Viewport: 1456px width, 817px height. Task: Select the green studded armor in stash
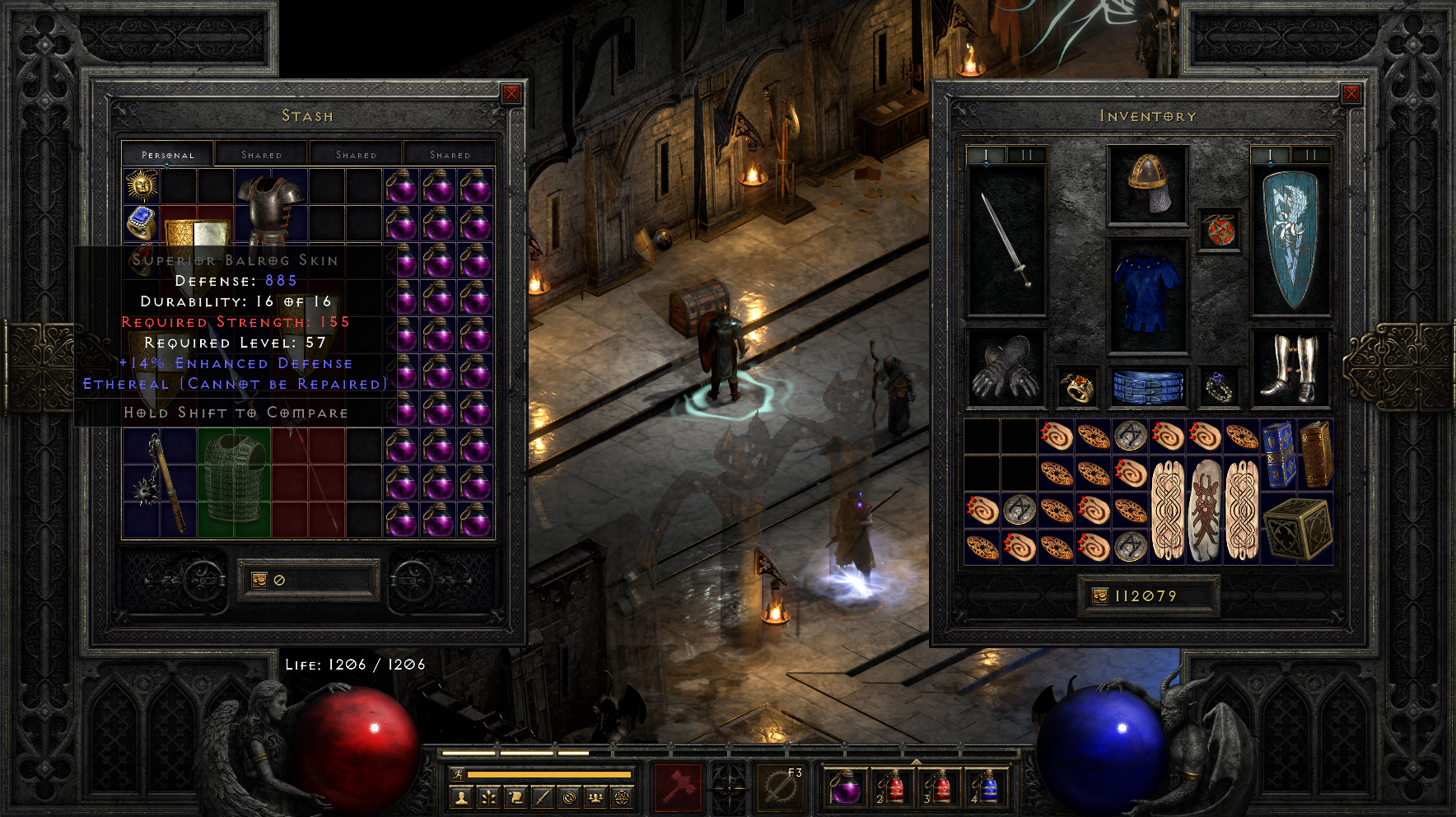point(234,482)
